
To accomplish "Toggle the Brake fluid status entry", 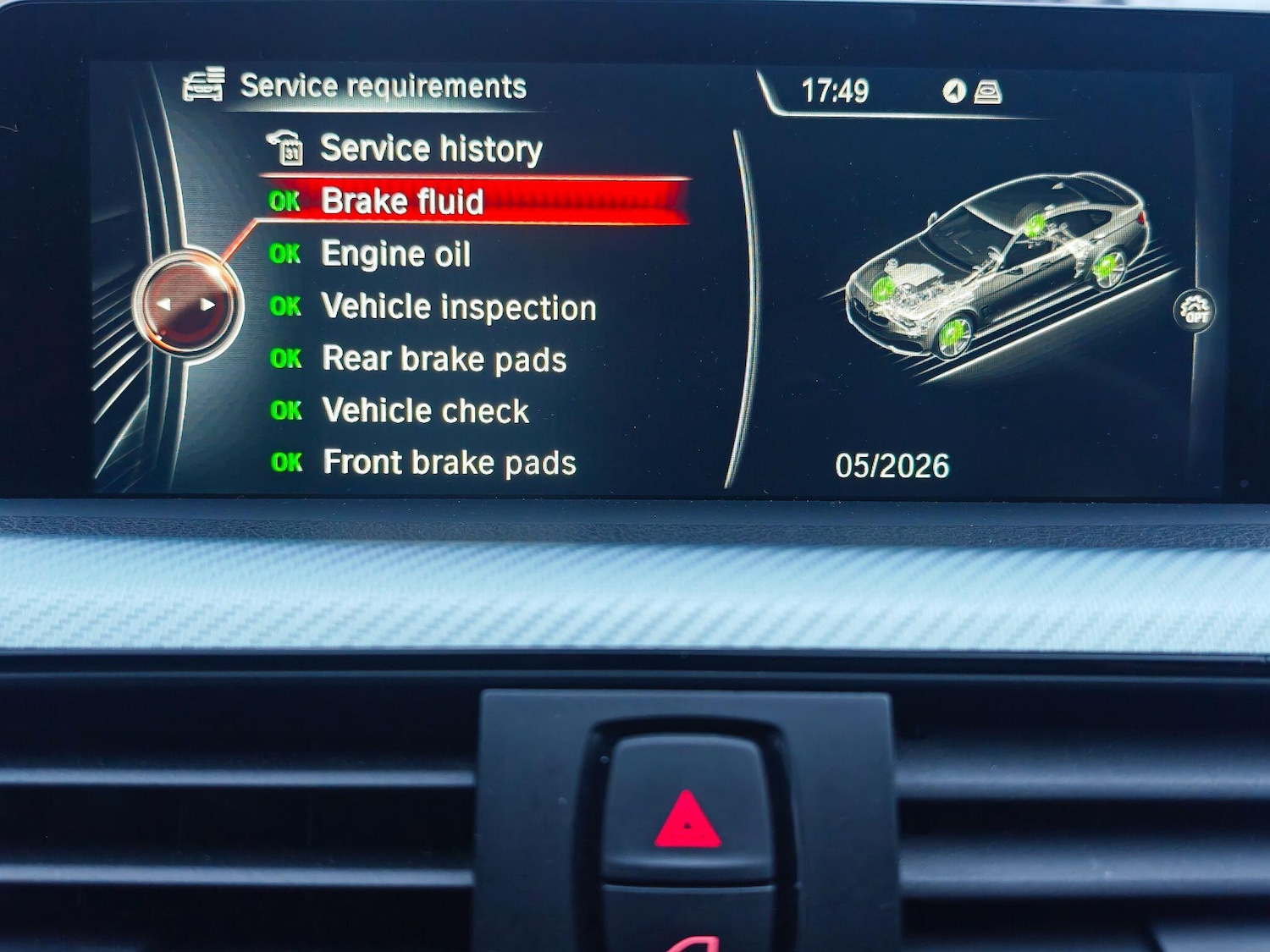I will pos(404,201).
